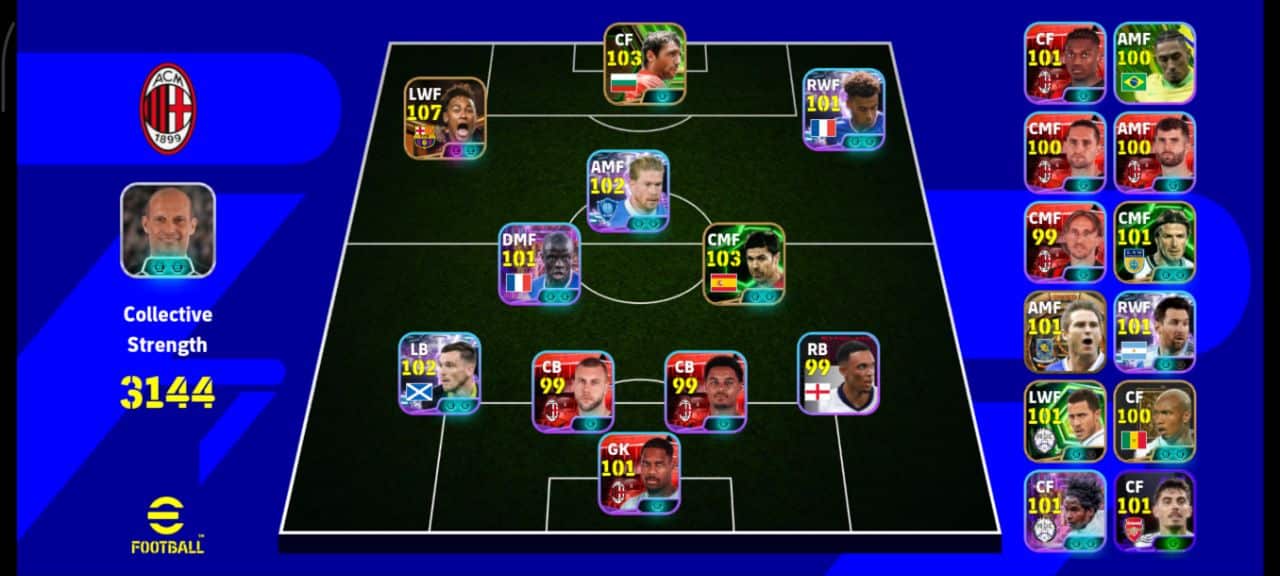This screenshot has width=1280, height=576.
Task: Select the Scottish LB card
Action: [440, 373]
